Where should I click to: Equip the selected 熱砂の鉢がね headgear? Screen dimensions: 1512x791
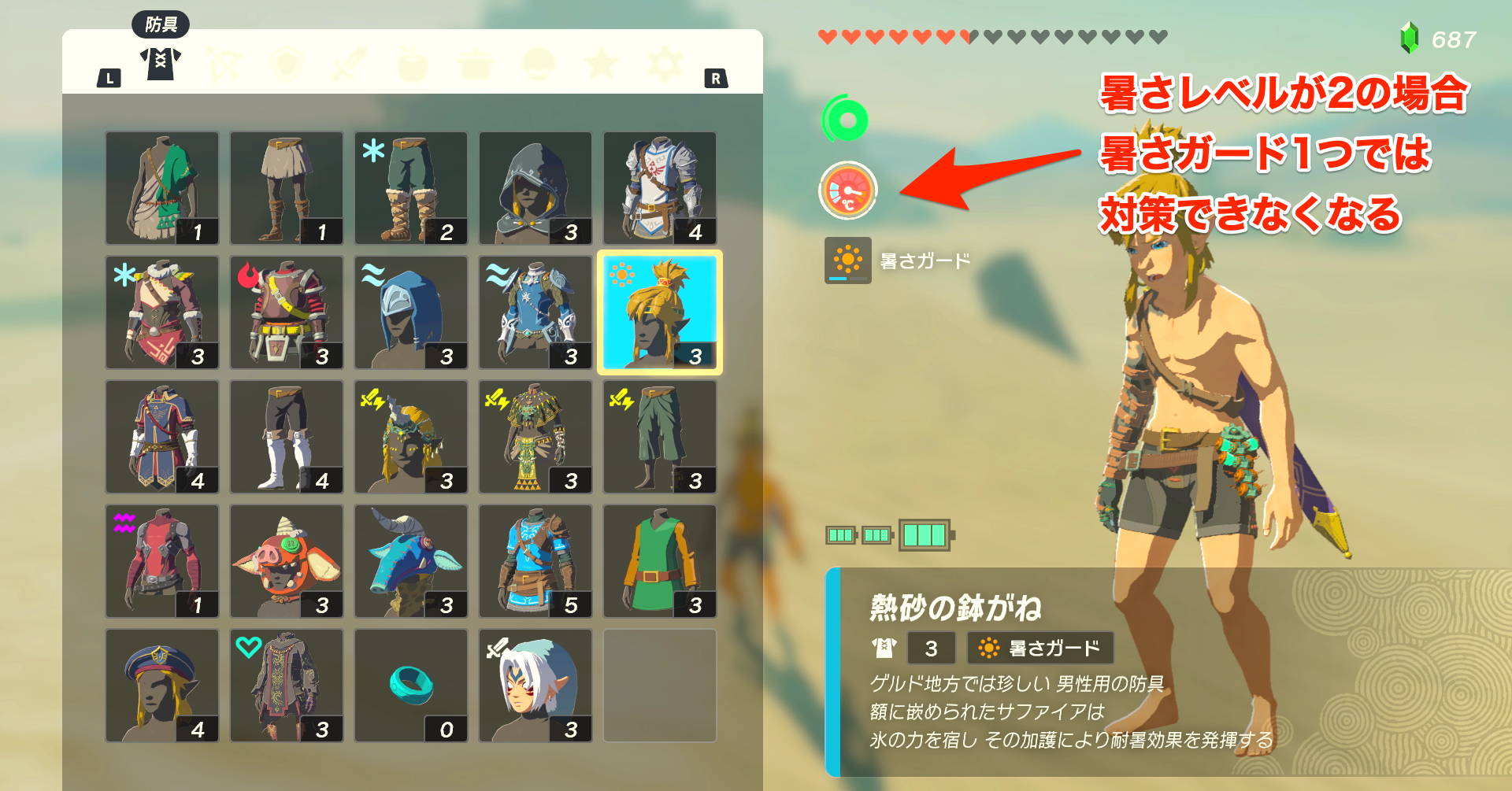(x=659, y=311)
